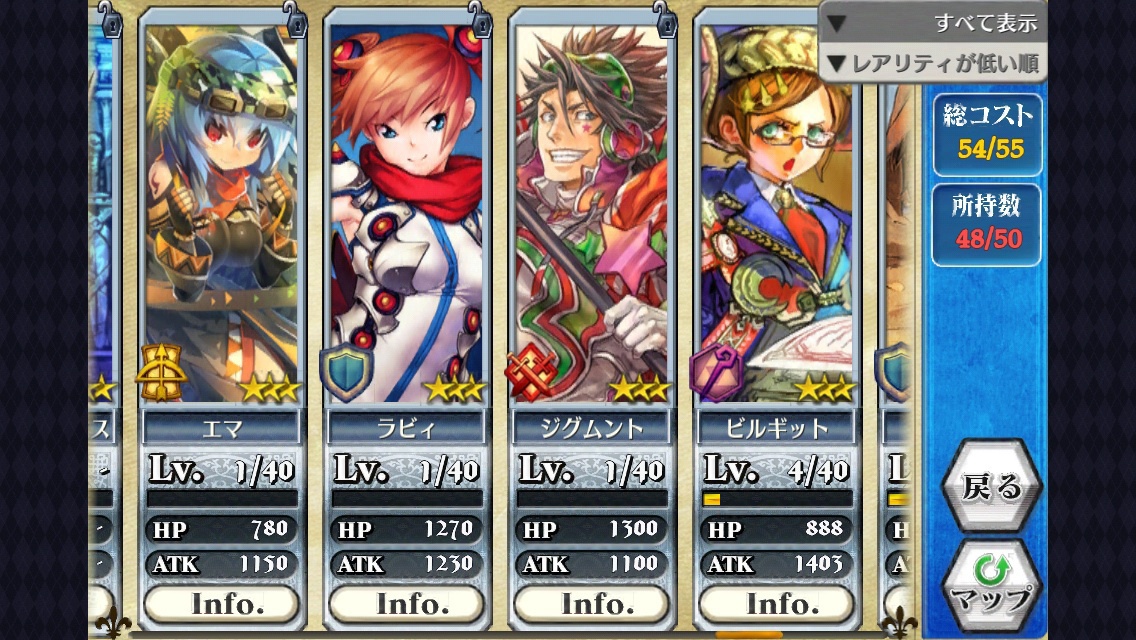Open Info for ラビィ
1136x640 pixels.
coord(406,603)
